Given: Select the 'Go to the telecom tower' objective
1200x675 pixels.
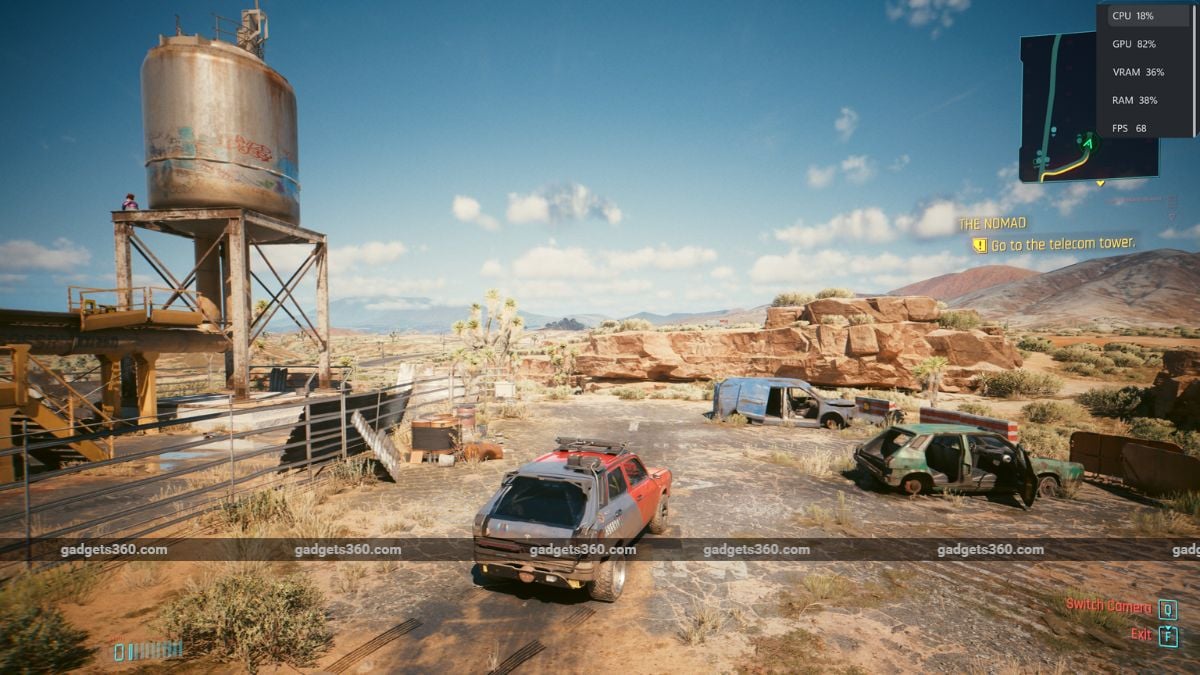Looking at the screenshot, I should click(1063, 243).
